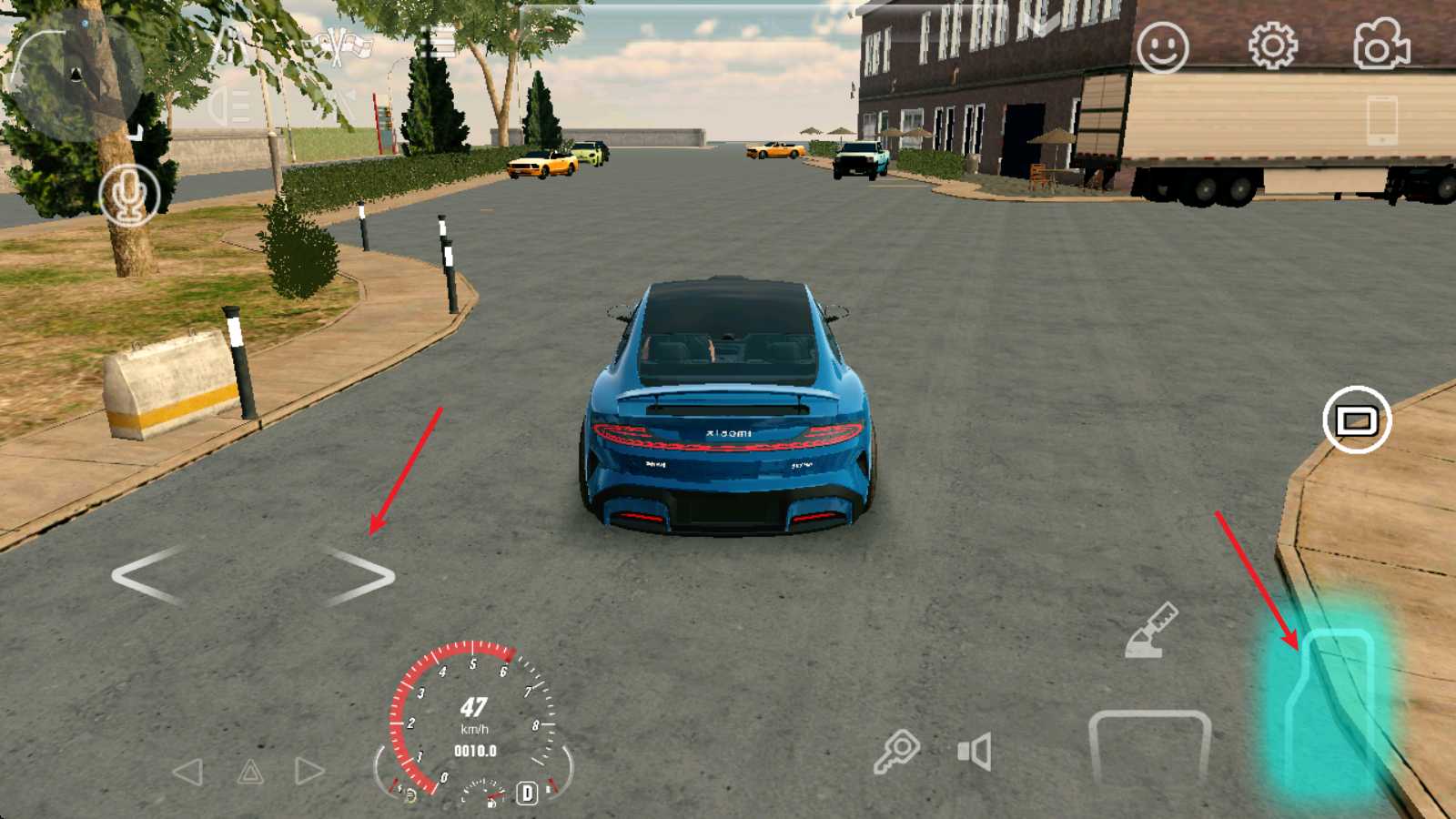This screenshot has height=819, width=1456.
Task: Change the gear selector showing D
Action: tap(527, 793)
